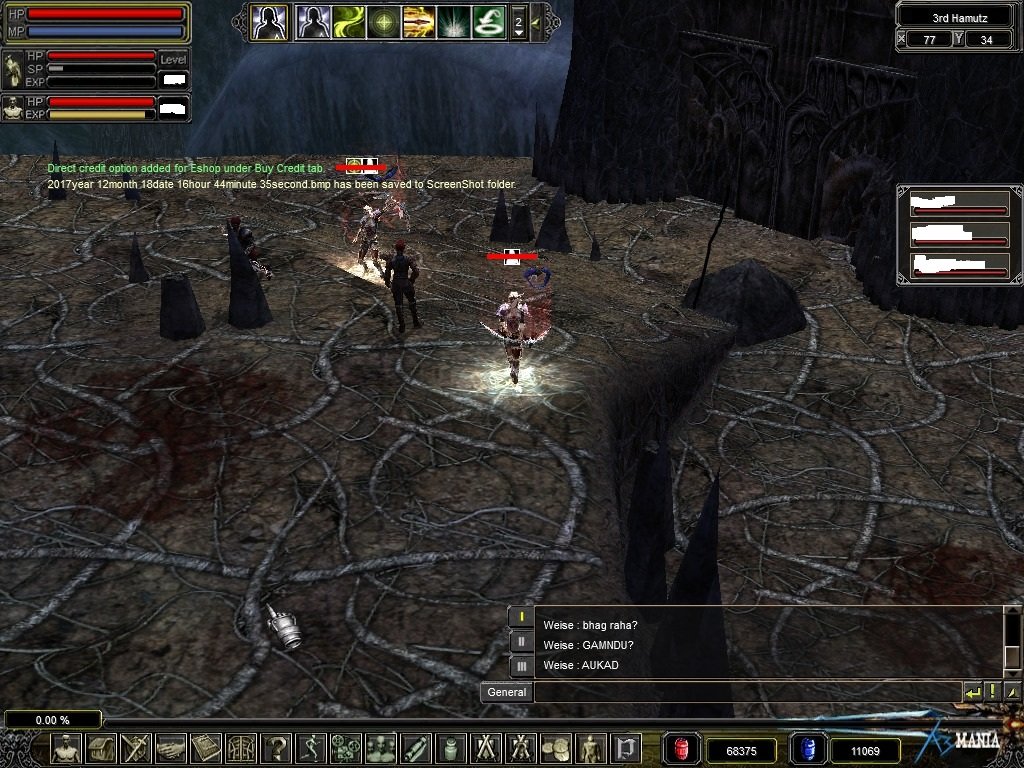Switch to chat tab I
1024x768 pixels.
pyautogui.click(x=521, y=616)
